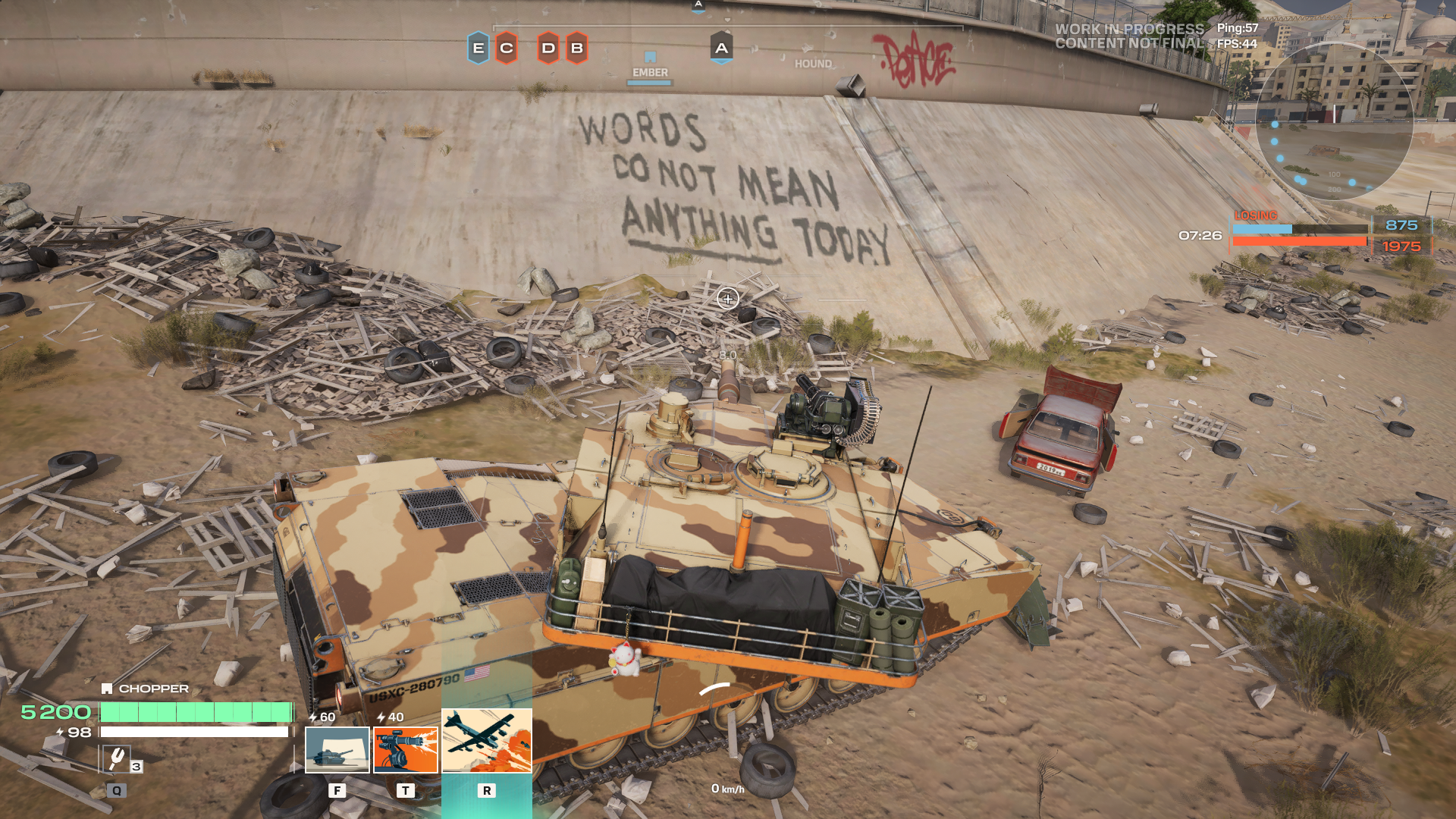The width and height of the screenshot is (1456, 819).
Task: Select capture point A marker
Action: tap(721, 48)
